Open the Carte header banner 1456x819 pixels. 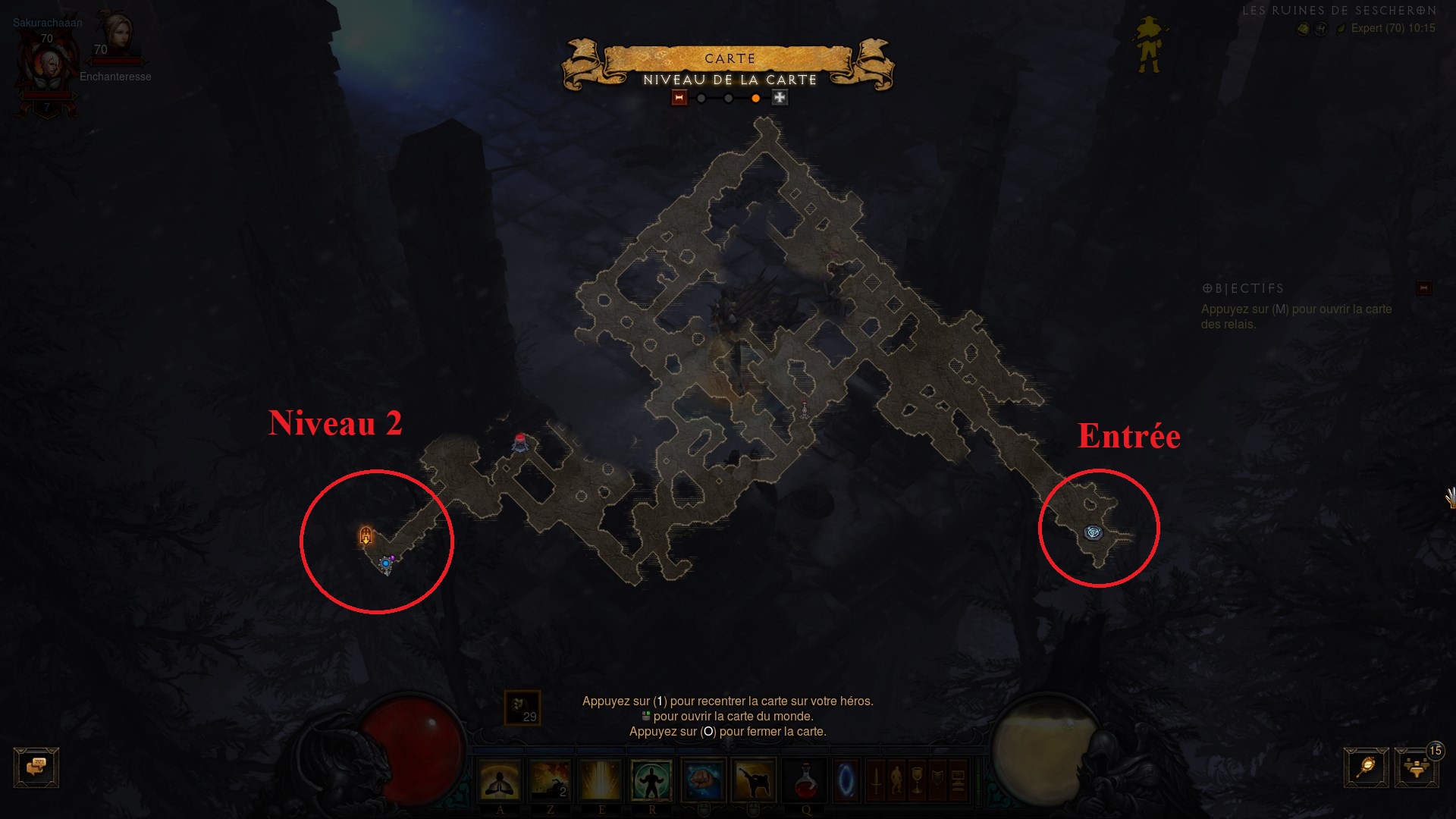coord(728,58)
